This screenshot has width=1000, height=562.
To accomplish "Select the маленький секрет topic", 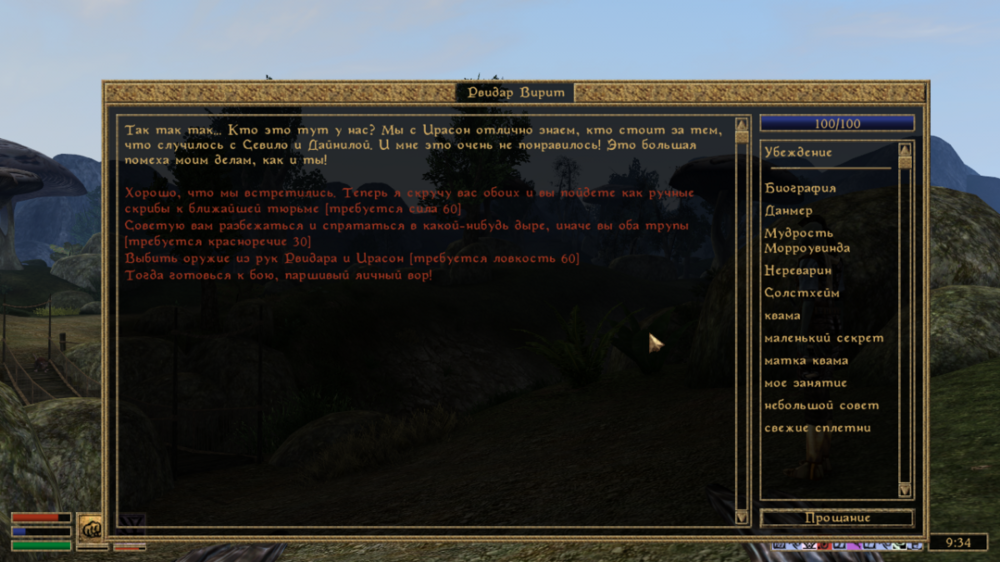I will (824, 338).
